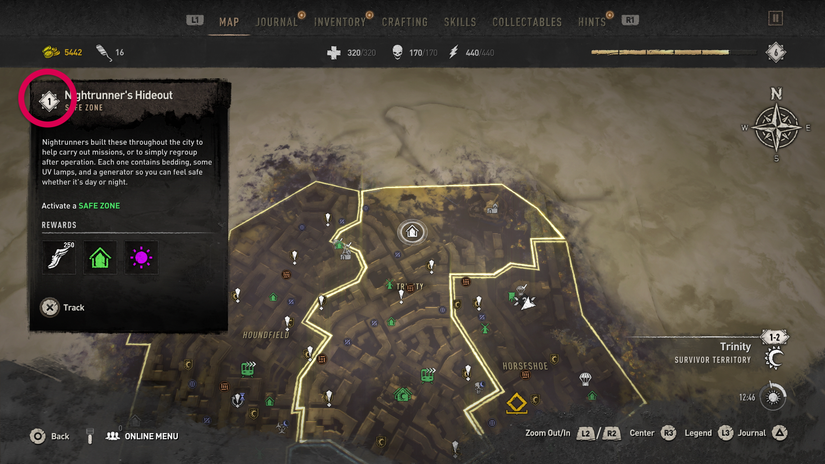Click the yellow diamond quest marker
825x464 pixels.
517,403
